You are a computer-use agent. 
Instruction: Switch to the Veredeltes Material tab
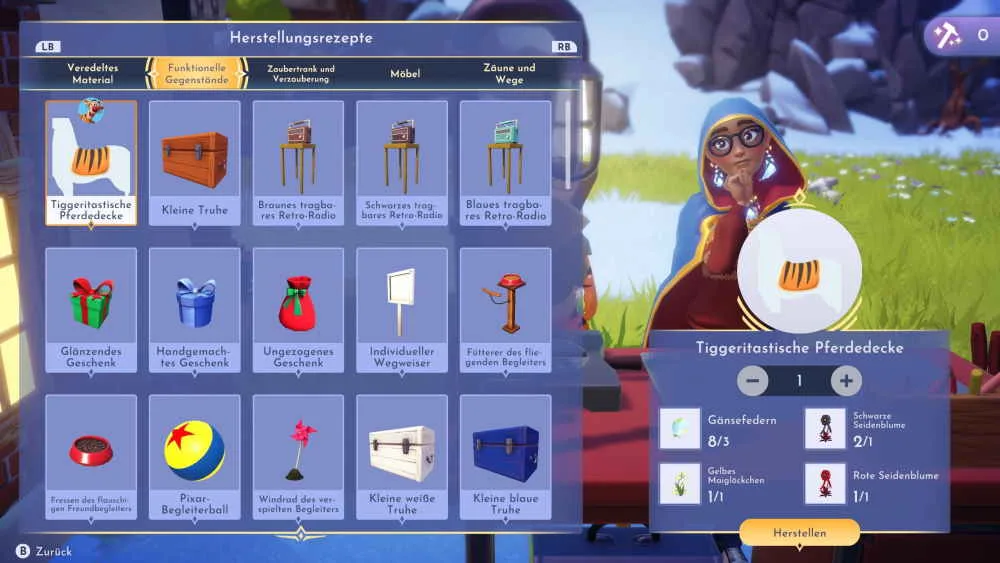(93, 73)
